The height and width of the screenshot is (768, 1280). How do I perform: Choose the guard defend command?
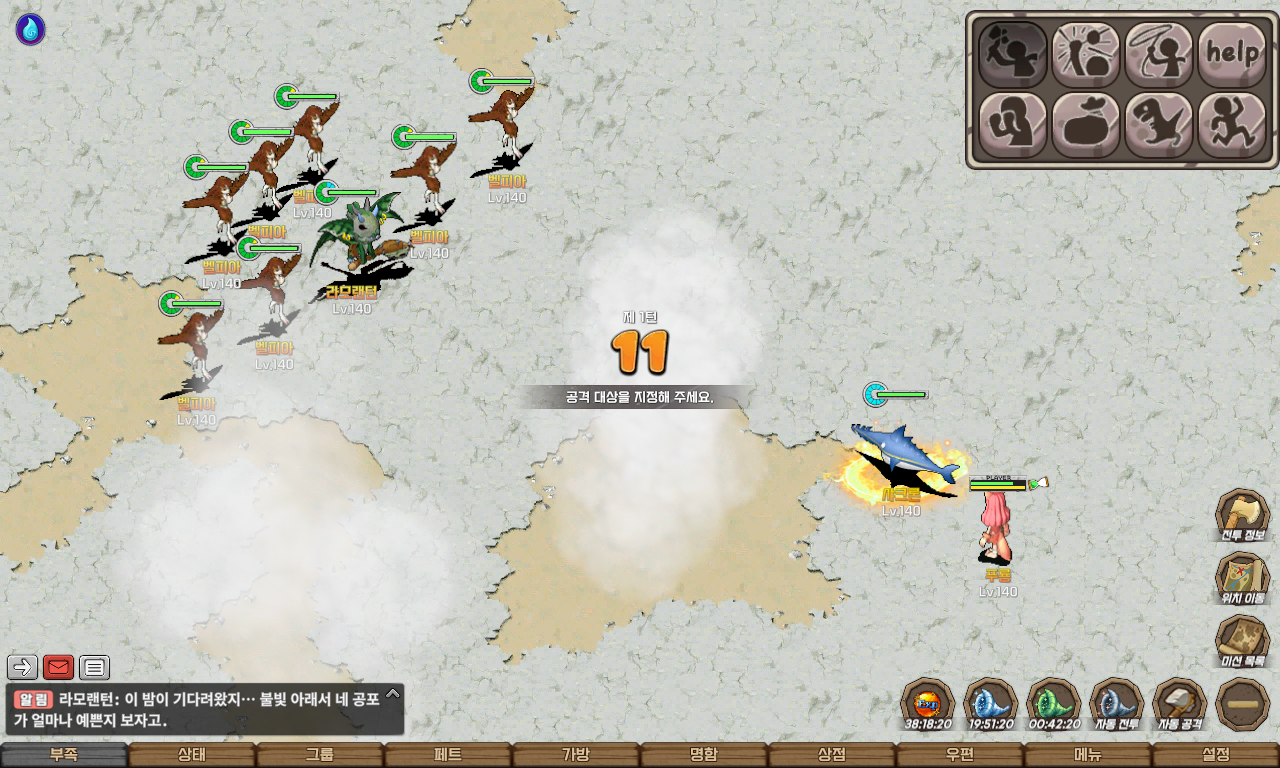1012,125
